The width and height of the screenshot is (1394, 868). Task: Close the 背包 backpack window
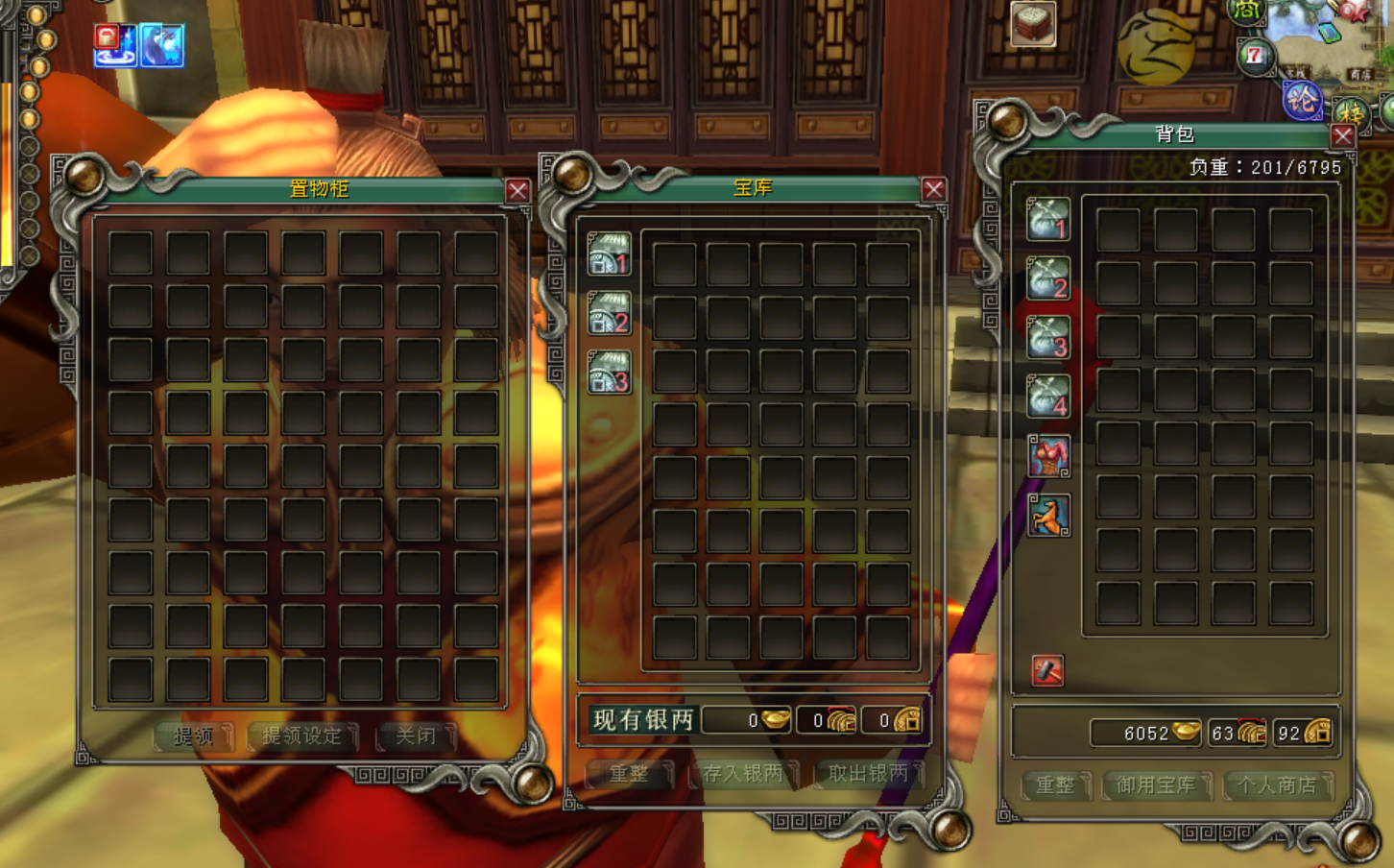tap(1342, 136)
